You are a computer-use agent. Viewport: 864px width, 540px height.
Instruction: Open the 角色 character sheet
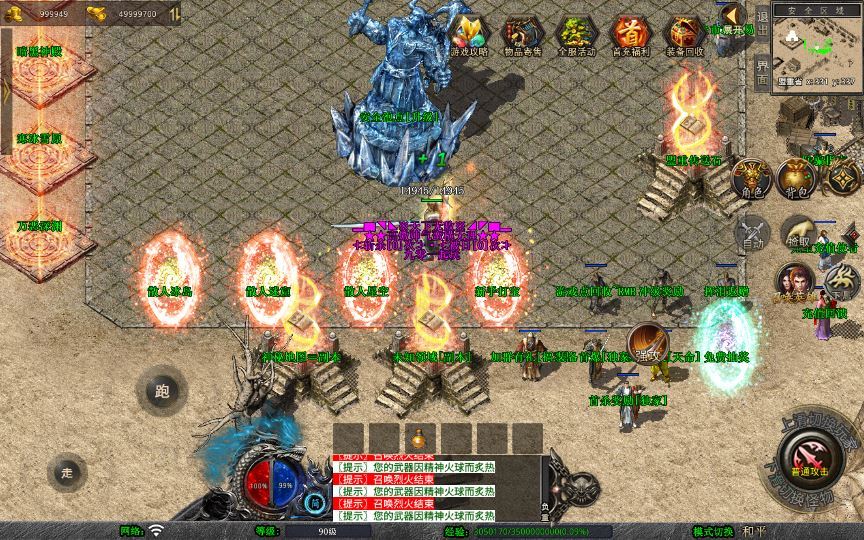coord(752,178)
